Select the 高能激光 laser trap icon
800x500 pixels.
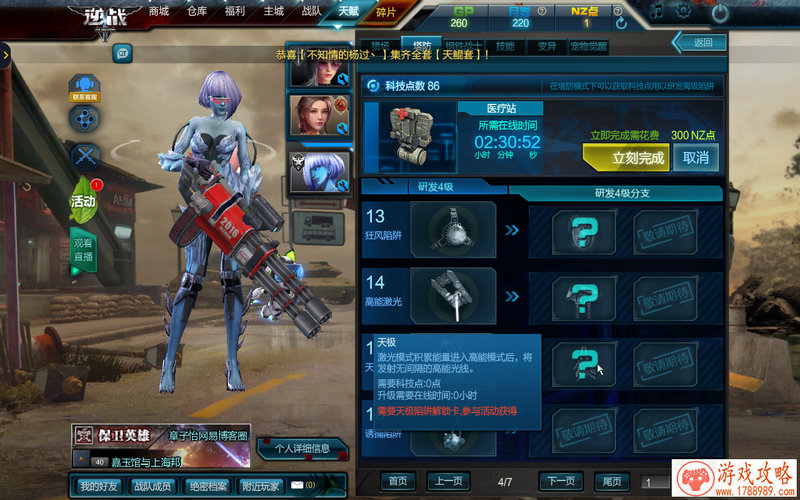pyautogui.click(x=453, y=295)
